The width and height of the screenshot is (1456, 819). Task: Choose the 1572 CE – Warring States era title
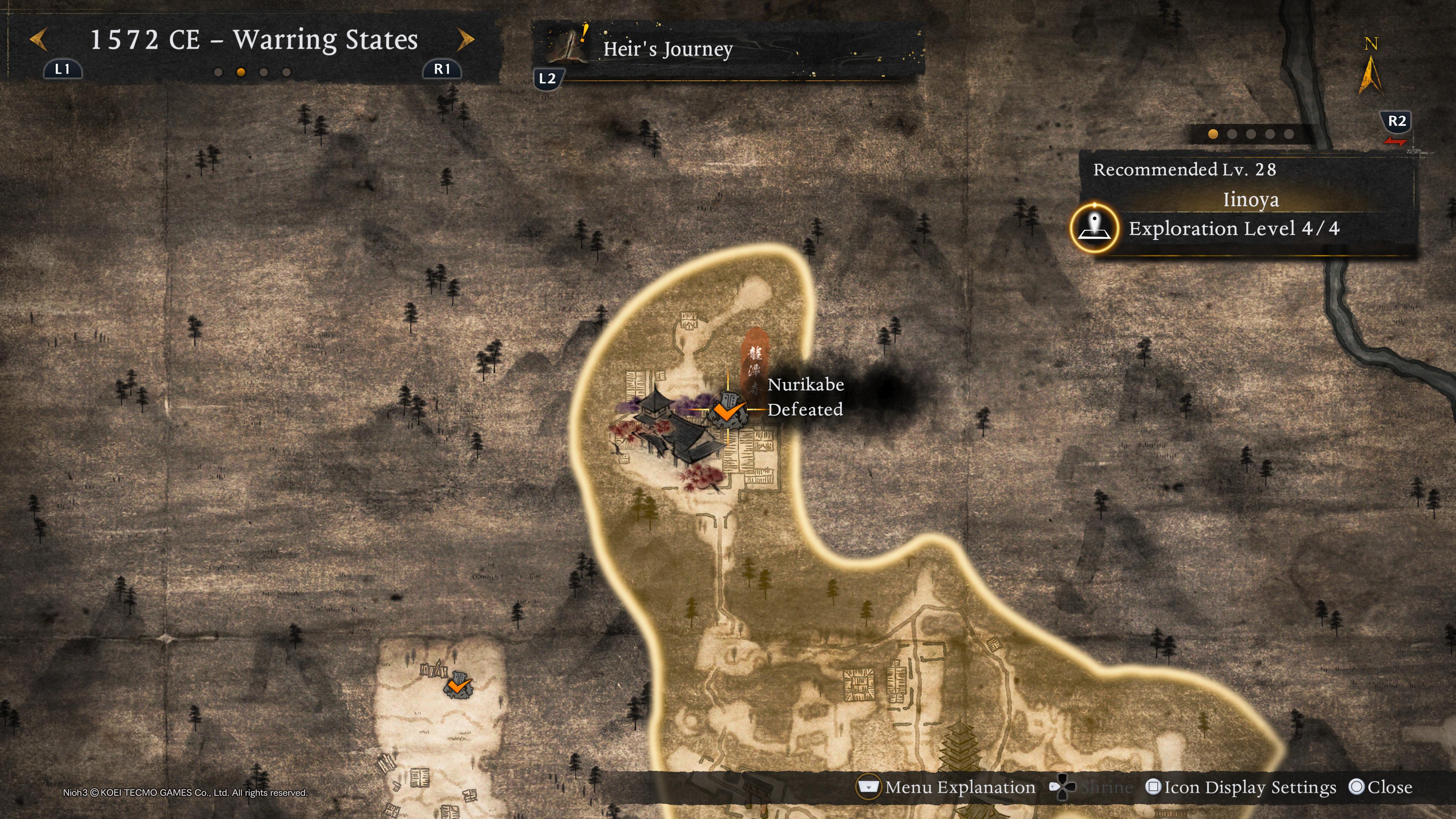tap(254, 40)
